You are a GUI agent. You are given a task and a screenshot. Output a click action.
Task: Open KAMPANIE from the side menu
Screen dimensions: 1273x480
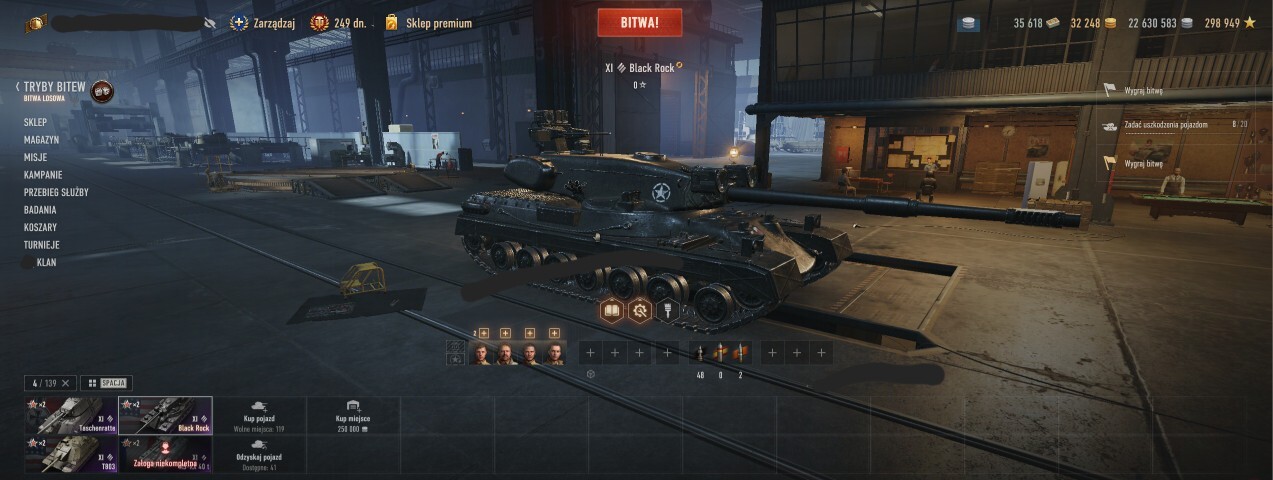pyautogui.click(x=44, y=175)
